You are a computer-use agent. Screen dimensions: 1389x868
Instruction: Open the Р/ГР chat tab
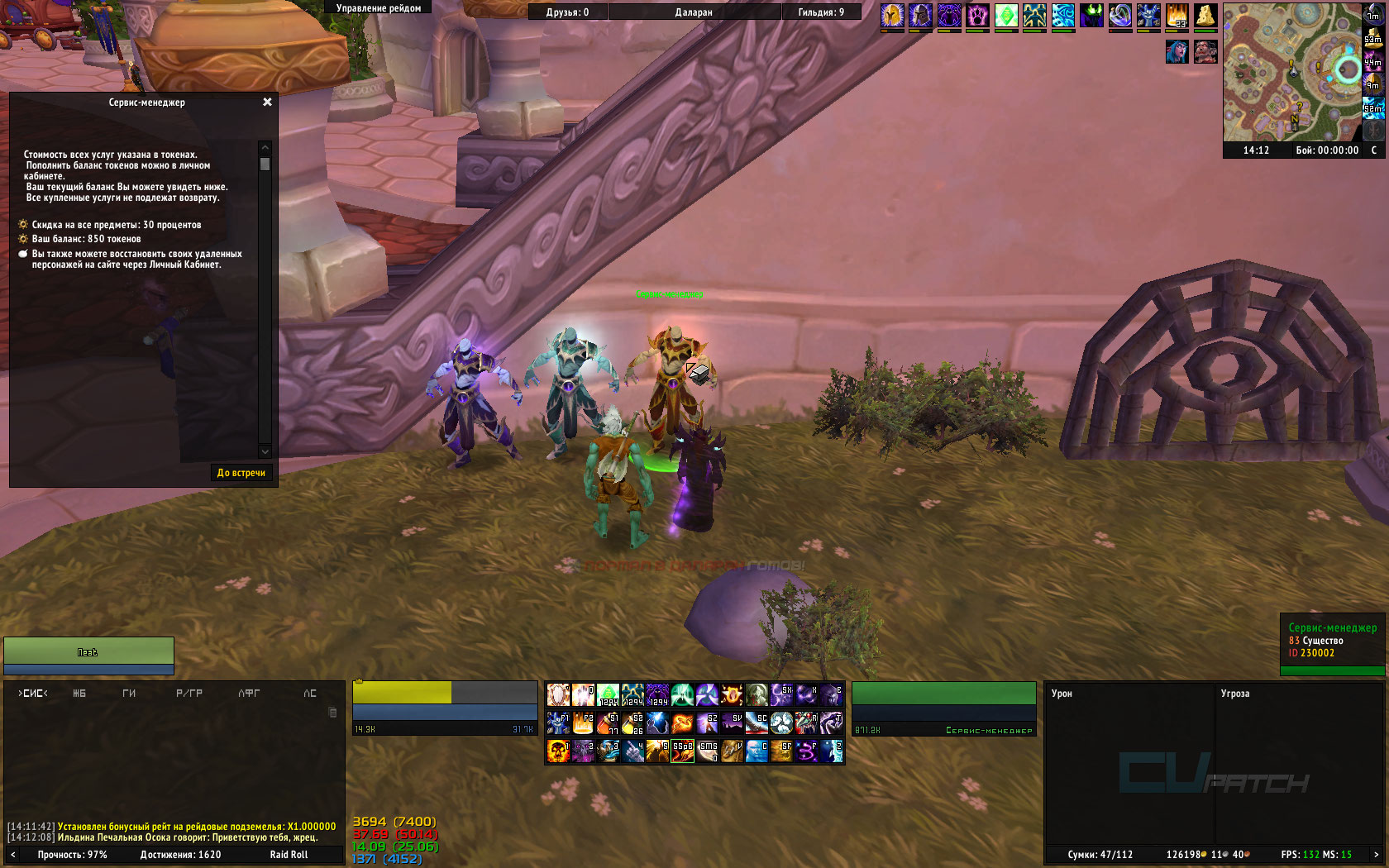tap(189, 694)
